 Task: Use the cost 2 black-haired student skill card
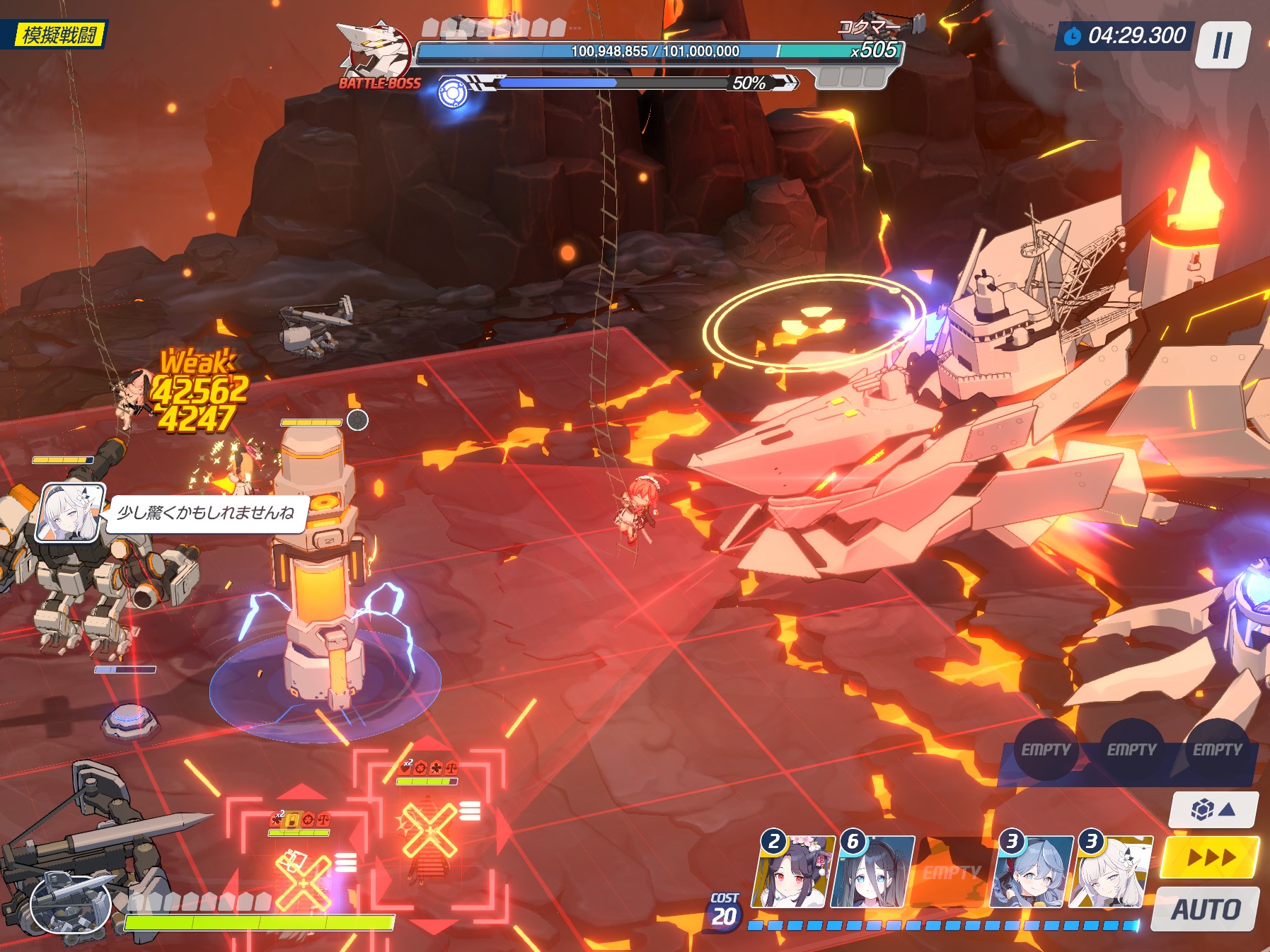(x=792, y=871)
